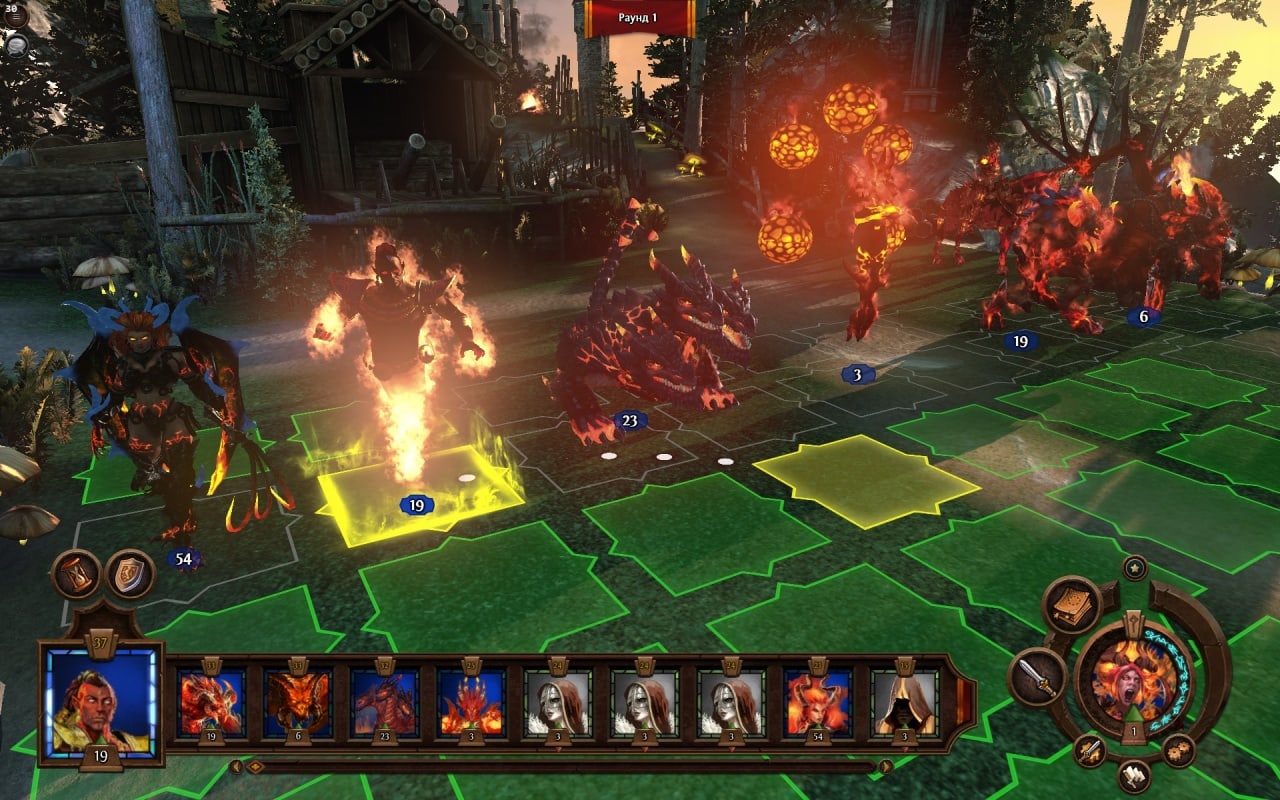Open the main menu button
1280x800 pixels.
click(16, 15)
